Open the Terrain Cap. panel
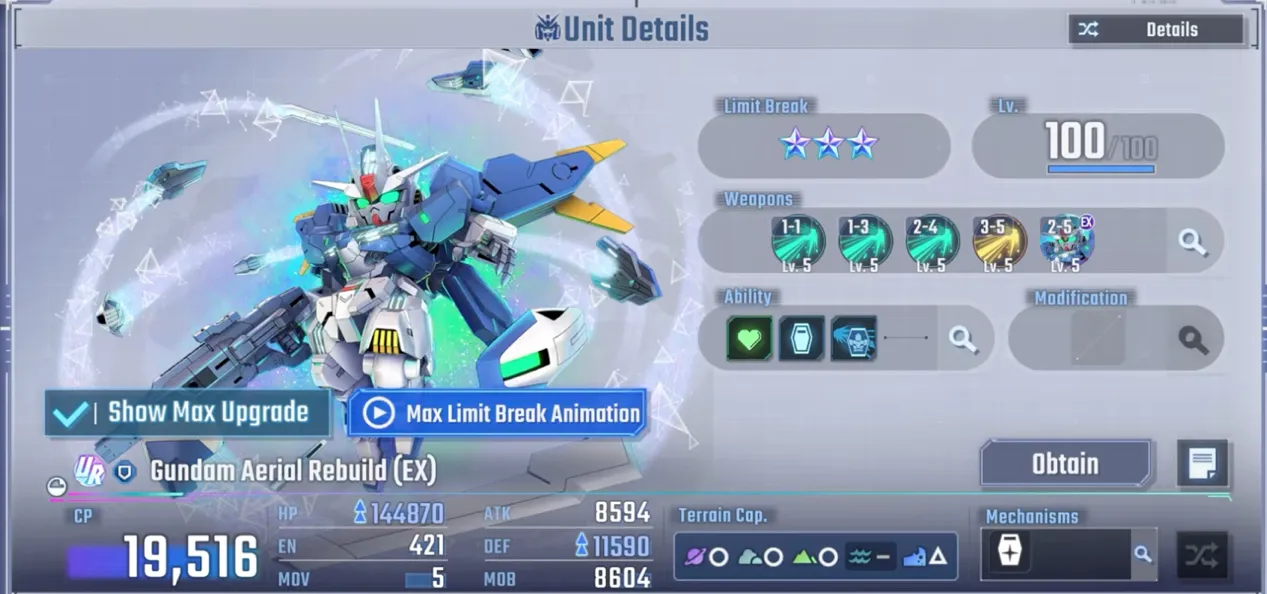Viewport: 1267px width, 594px height. (815, 556)
